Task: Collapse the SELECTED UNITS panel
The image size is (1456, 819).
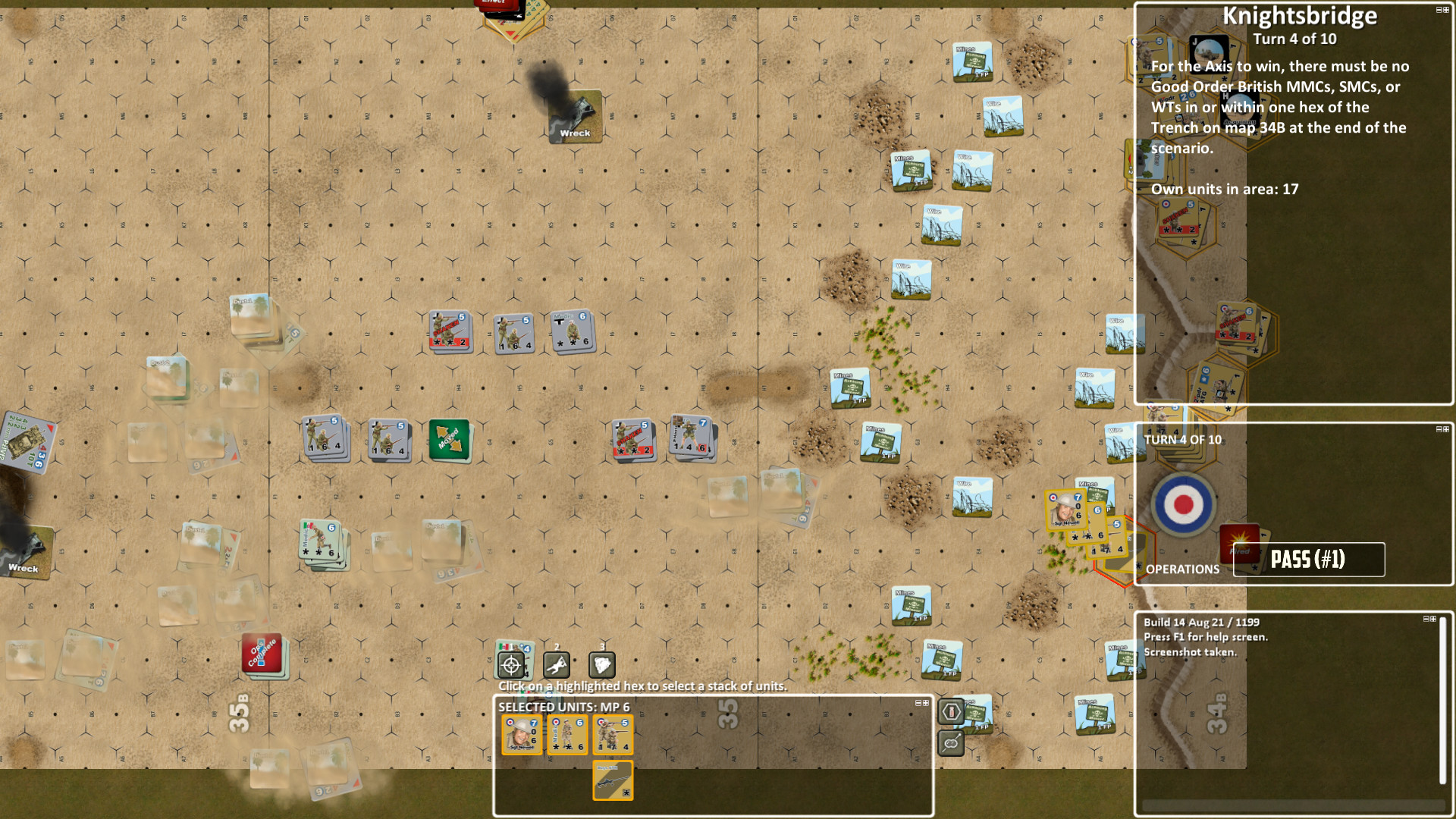Action: 918,704
